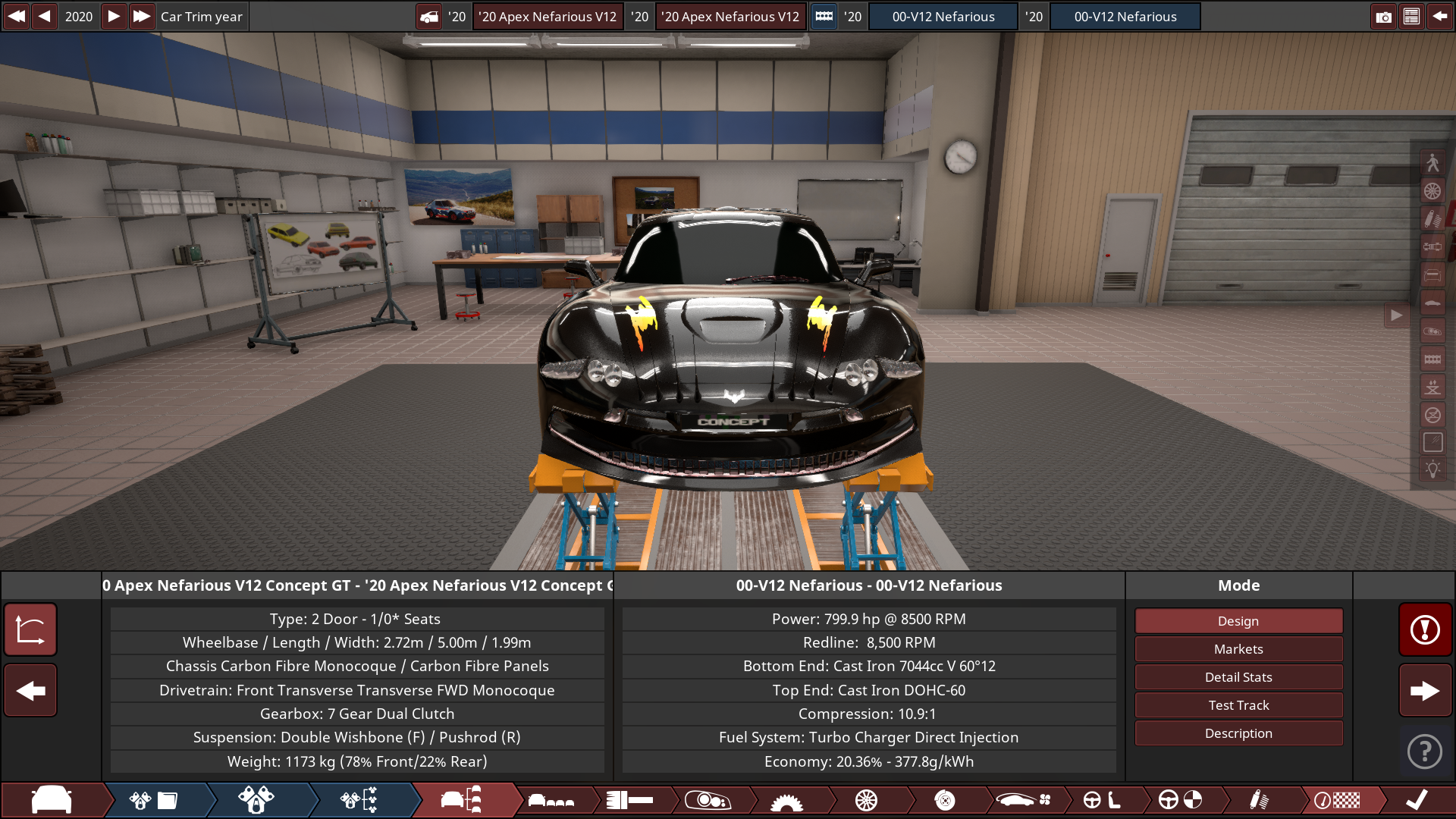Click the checkmark to finish the design
Screen dimensions: 1456x819
(1417, 799)
